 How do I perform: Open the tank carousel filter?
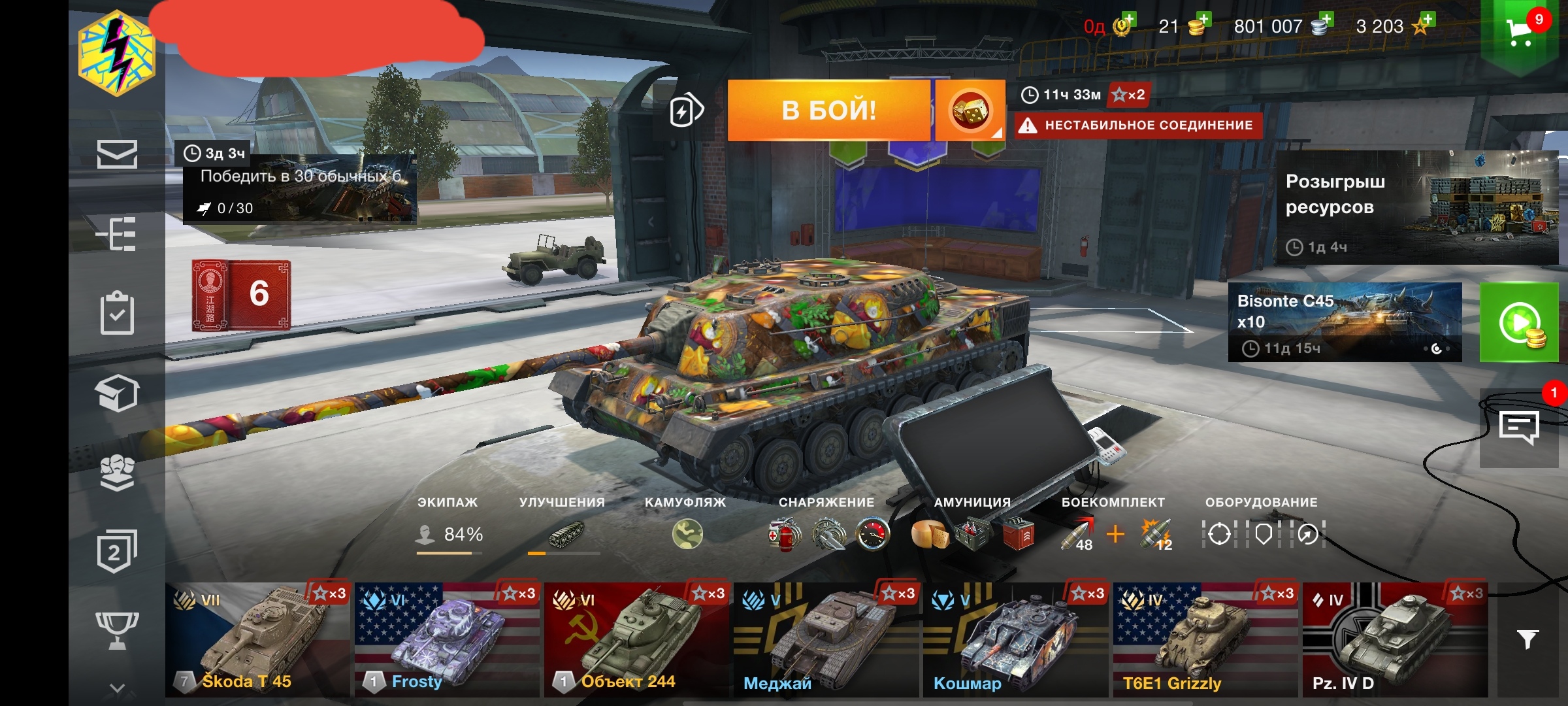(1527, 639)
